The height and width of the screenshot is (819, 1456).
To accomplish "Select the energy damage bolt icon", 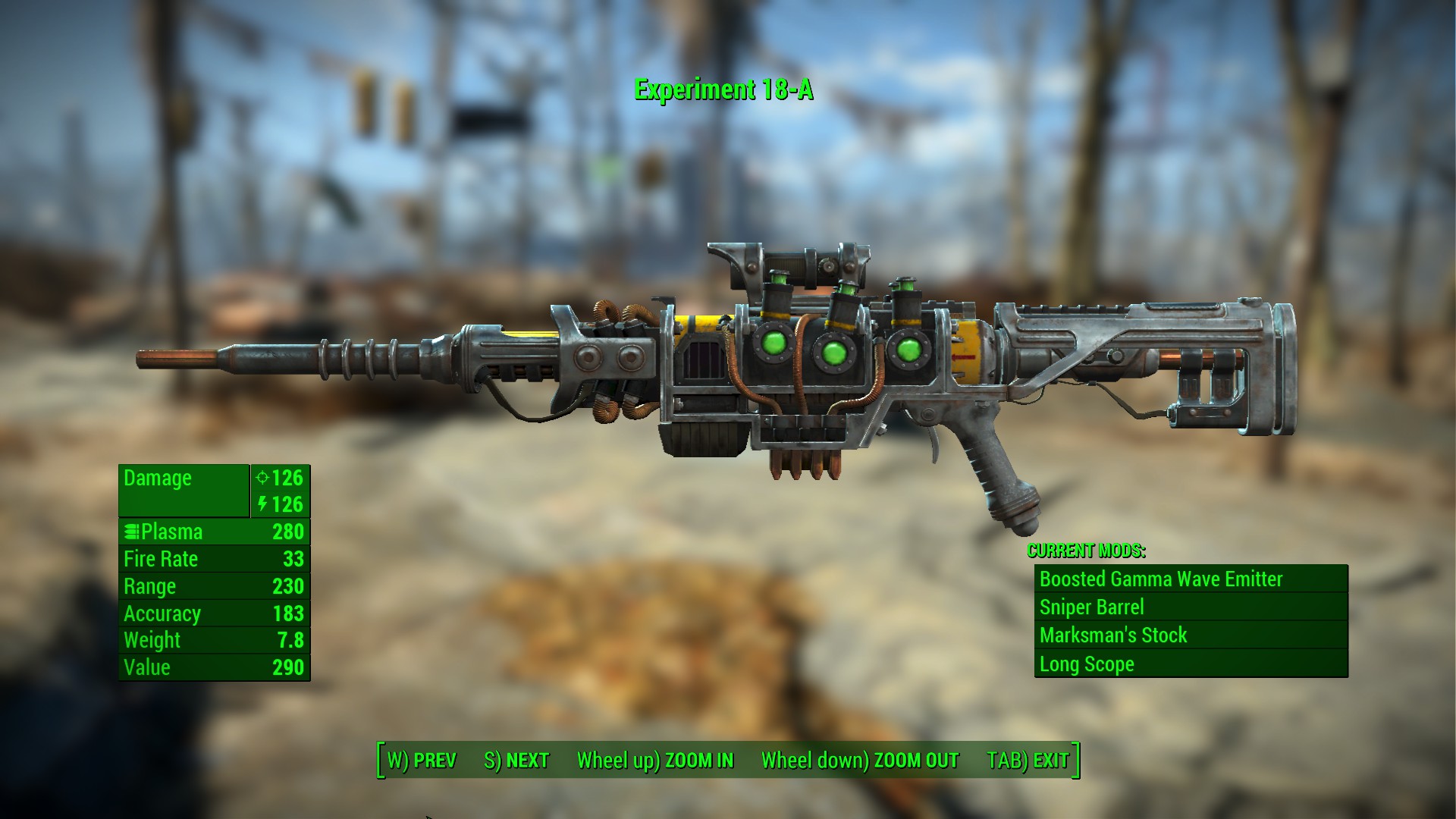I will (263, 504).
